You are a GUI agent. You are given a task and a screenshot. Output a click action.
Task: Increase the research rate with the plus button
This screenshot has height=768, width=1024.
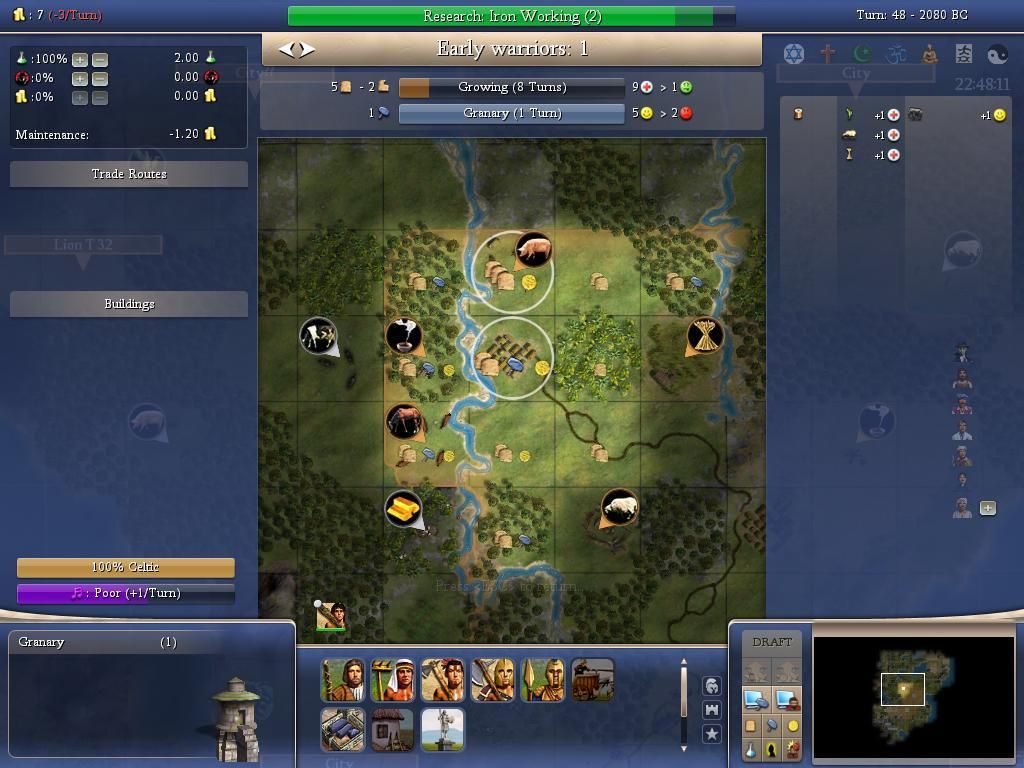pyautogui.click(x=80, y=59)
